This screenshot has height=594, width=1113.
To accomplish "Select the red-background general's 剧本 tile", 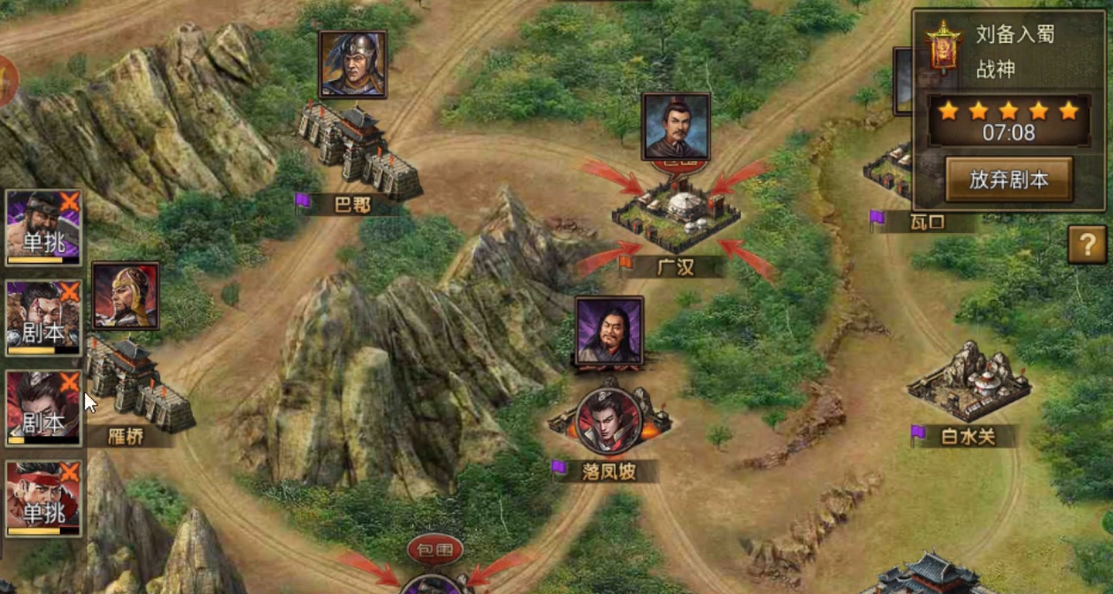I will pos(44,408).
